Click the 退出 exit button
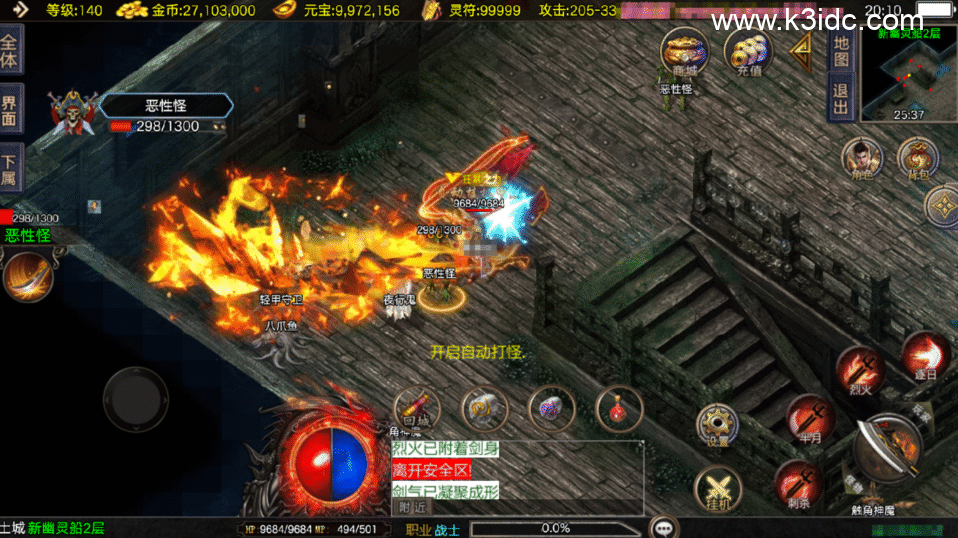958x538 pixels. [x=841, y=99]
